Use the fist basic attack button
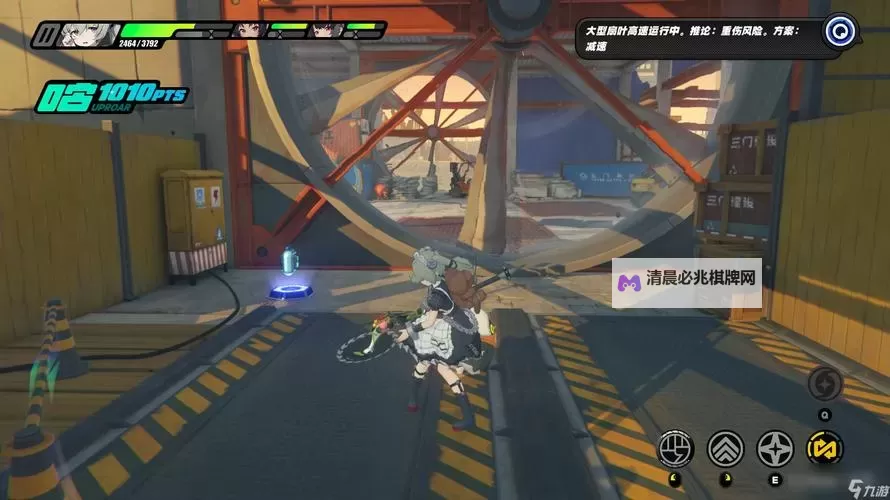 pyautogui.click(x=675, y=448)
